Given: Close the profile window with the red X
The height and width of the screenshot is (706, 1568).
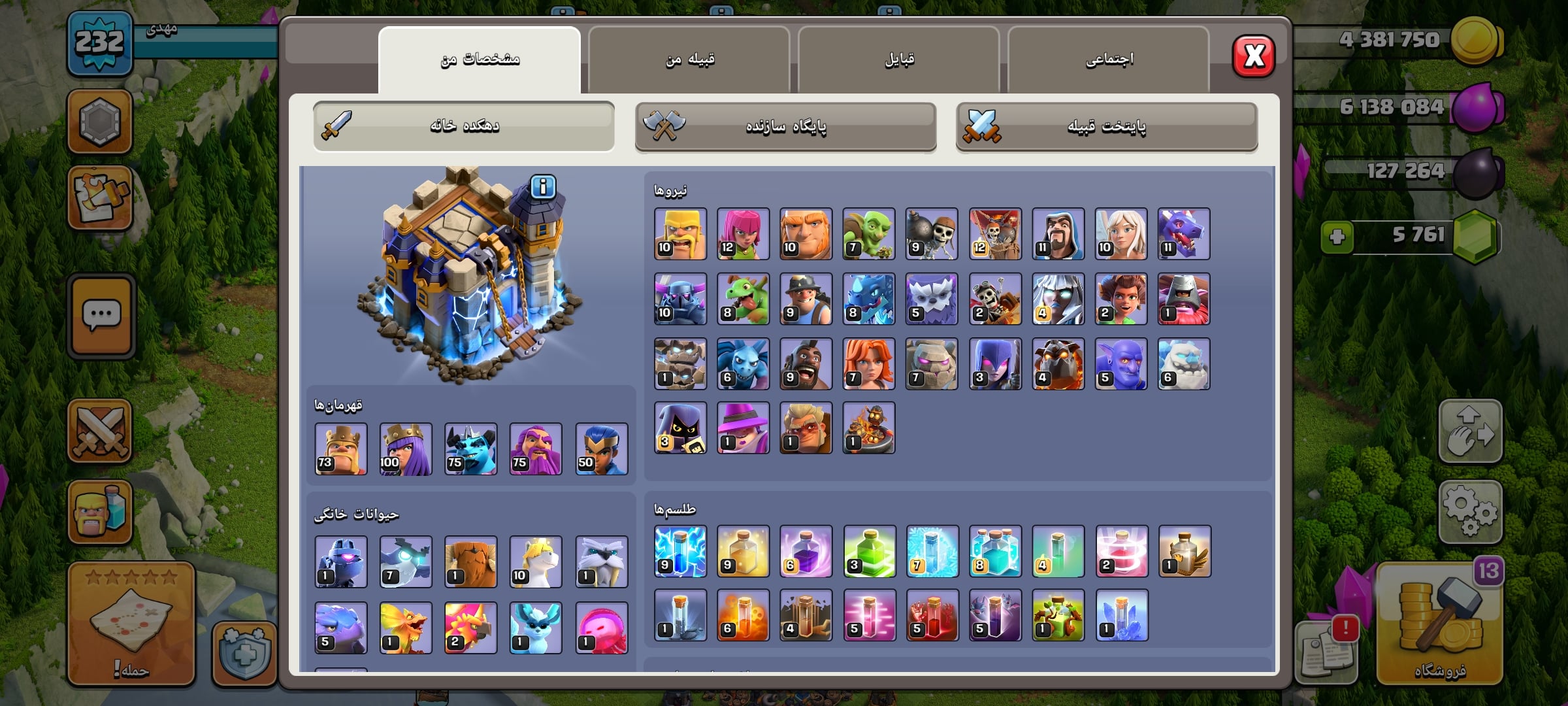Looking at the screenshot, I should [1253, 56].
